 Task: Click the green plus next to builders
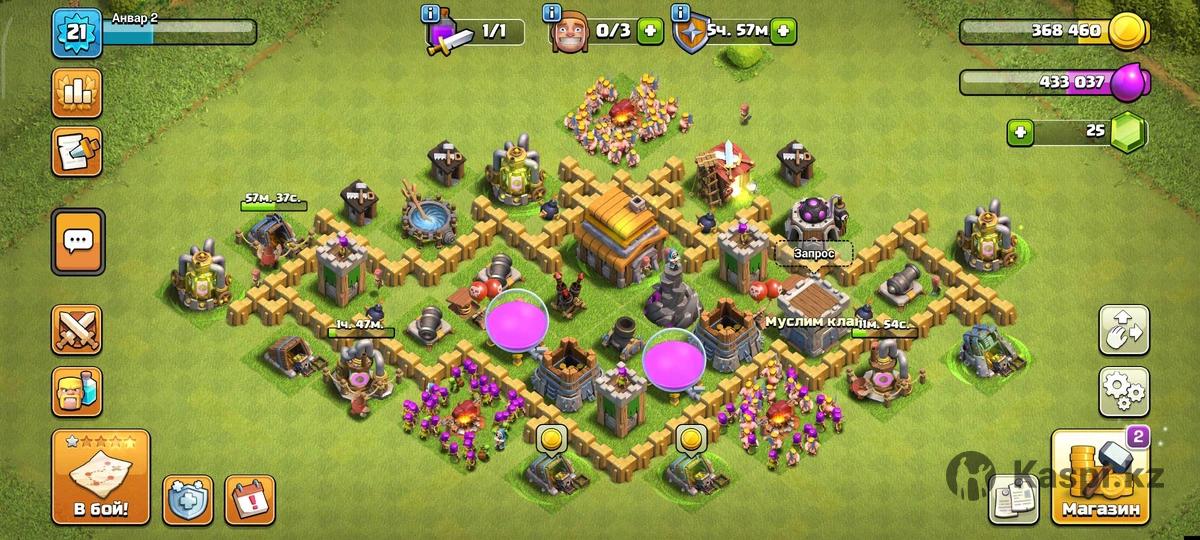[651, 31]
